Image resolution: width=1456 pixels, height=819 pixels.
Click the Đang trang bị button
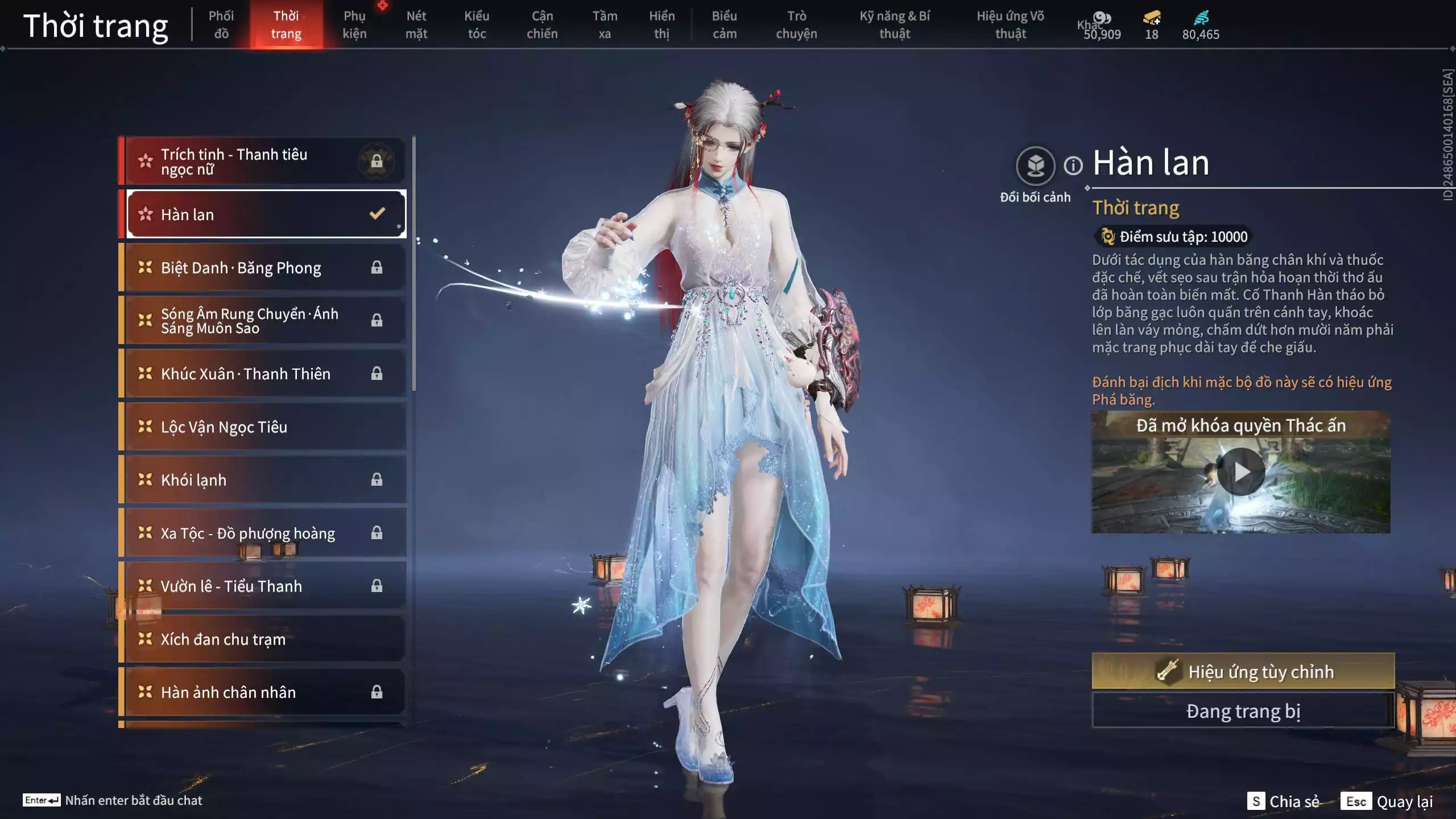coord(1243,711)
